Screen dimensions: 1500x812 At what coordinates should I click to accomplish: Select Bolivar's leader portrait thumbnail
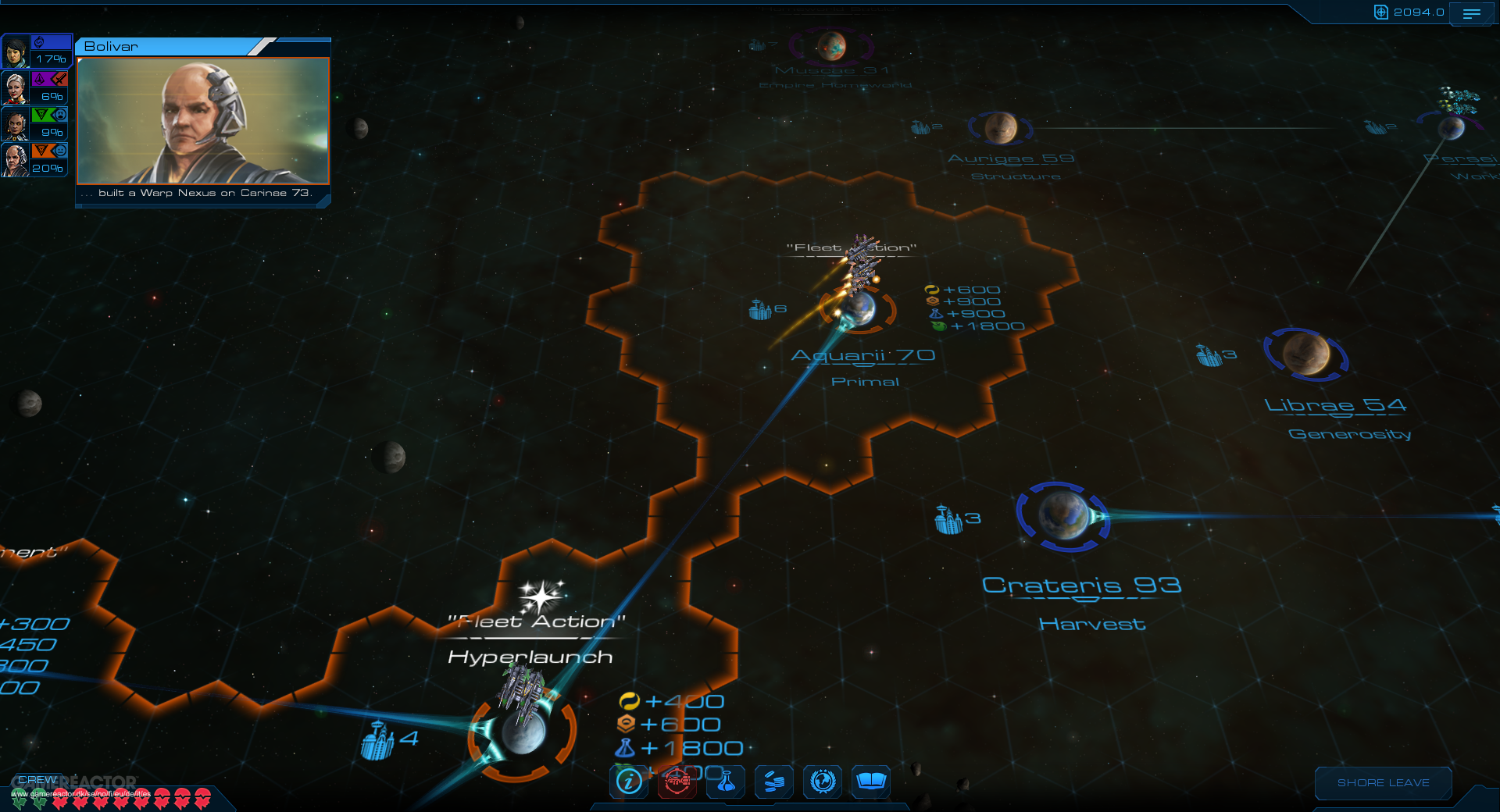[202, 121]
